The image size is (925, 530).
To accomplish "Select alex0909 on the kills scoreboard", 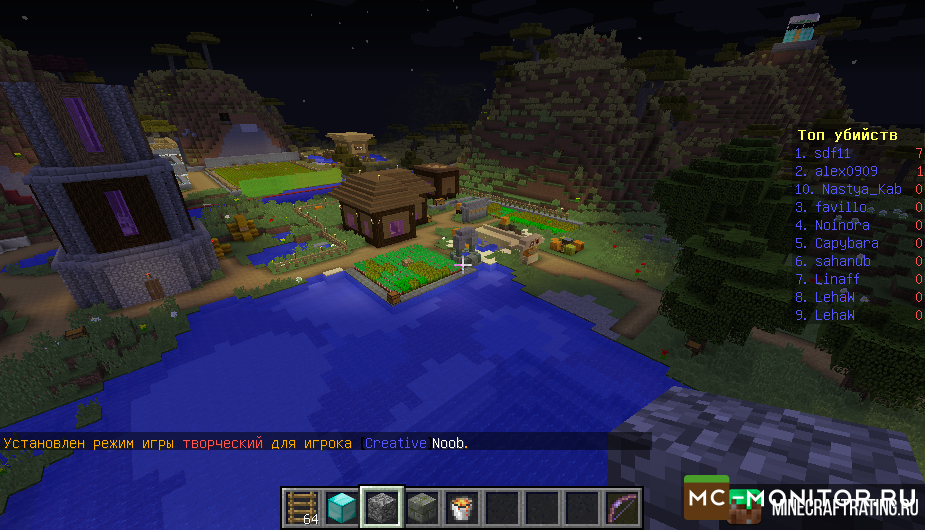I will (845, 171).
